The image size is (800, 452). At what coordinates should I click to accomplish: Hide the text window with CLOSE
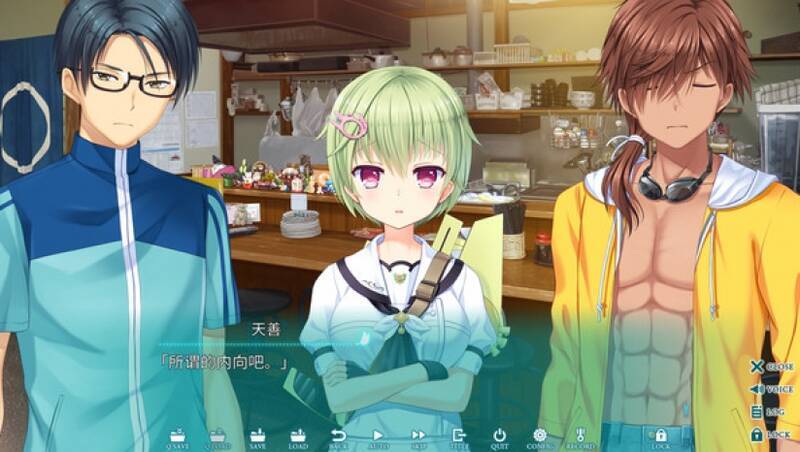(771, 367)
